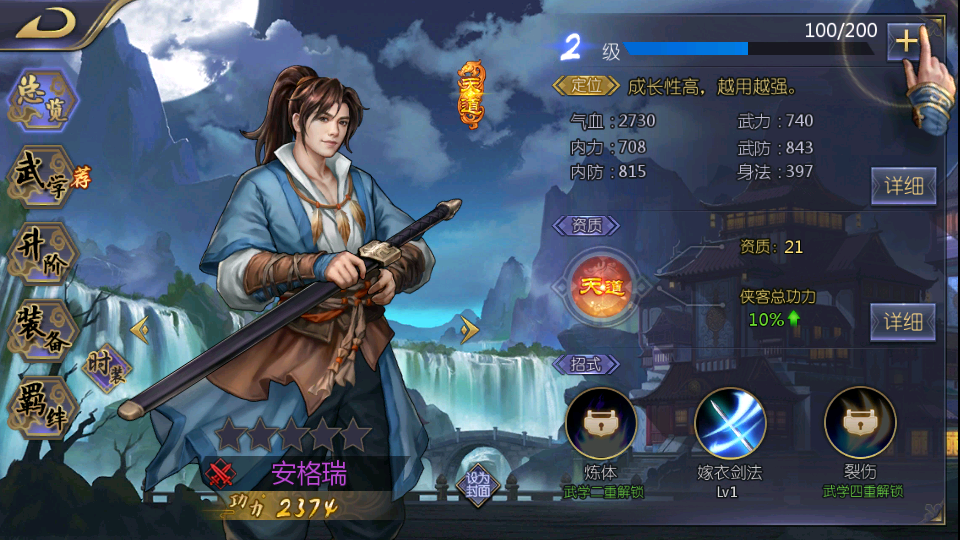Select the 嫁衣剑法 sword skill icon
This screenshot has width=960, height=540.
[x=730, y=423]
